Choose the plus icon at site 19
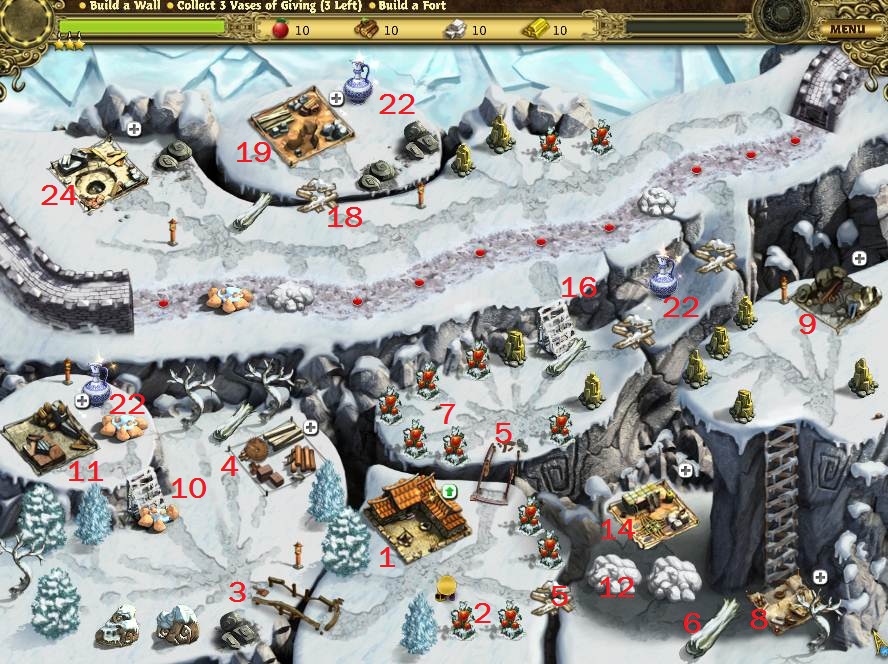Image resolution: width=888 pixels, height=664 pixels. click(336, 98)
